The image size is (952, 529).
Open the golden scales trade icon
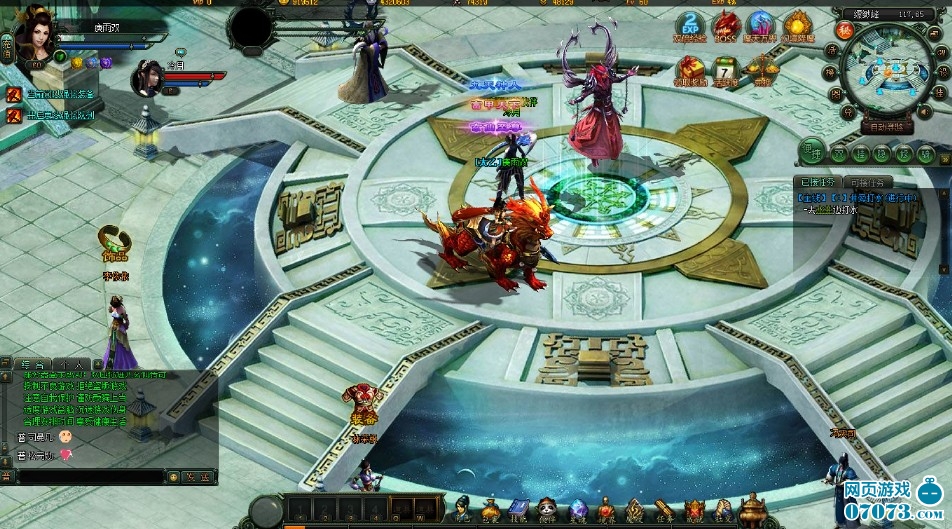pyautogui.click(x=762, y=70)
